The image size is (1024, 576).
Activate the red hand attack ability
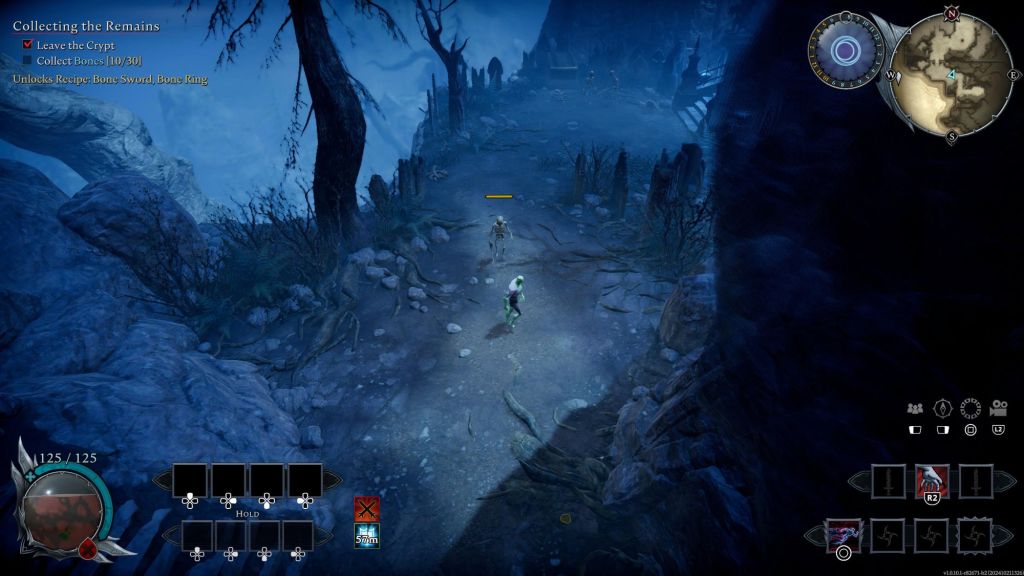(x=931, y=480)
